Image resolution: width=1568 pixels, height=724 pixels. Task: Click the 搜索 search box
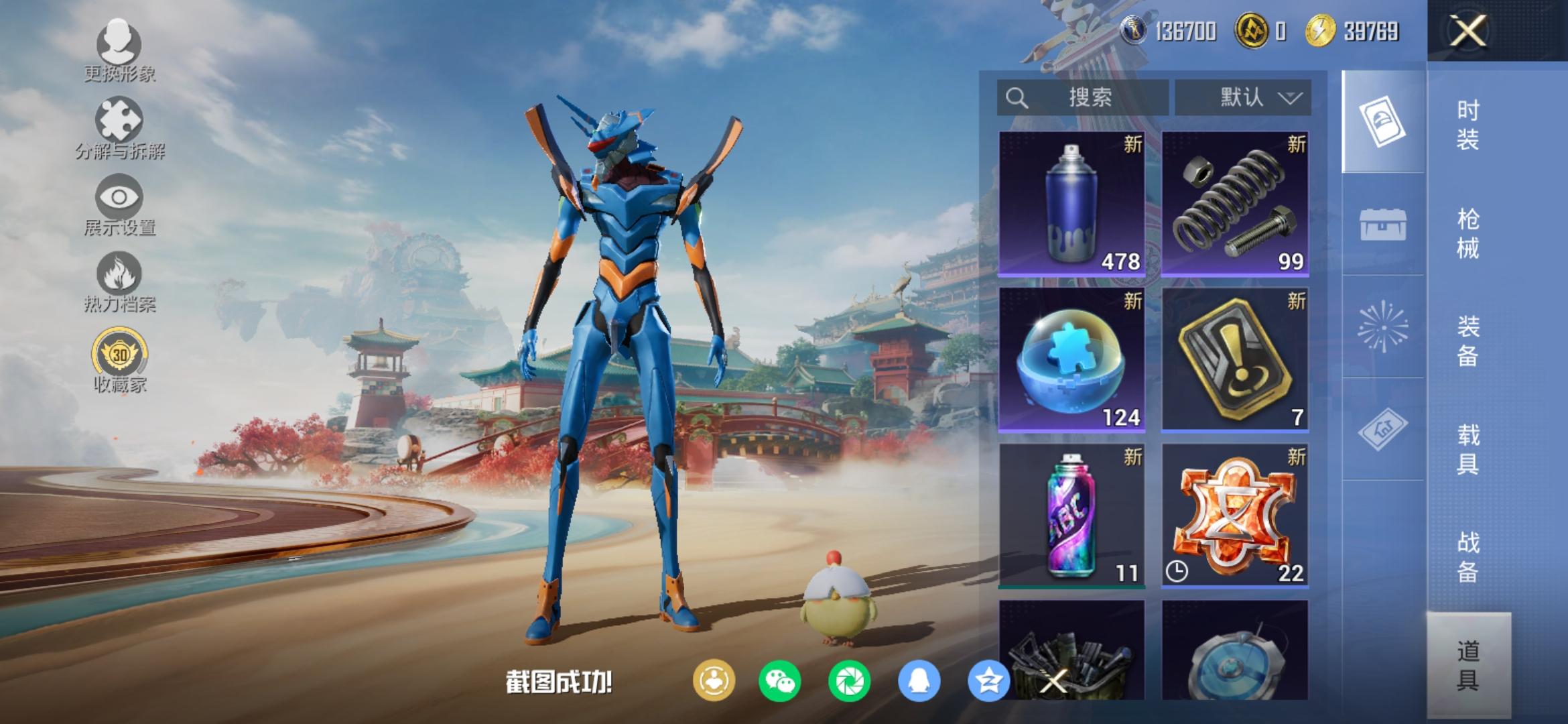pyautogui.click(x=1082, y=98)
